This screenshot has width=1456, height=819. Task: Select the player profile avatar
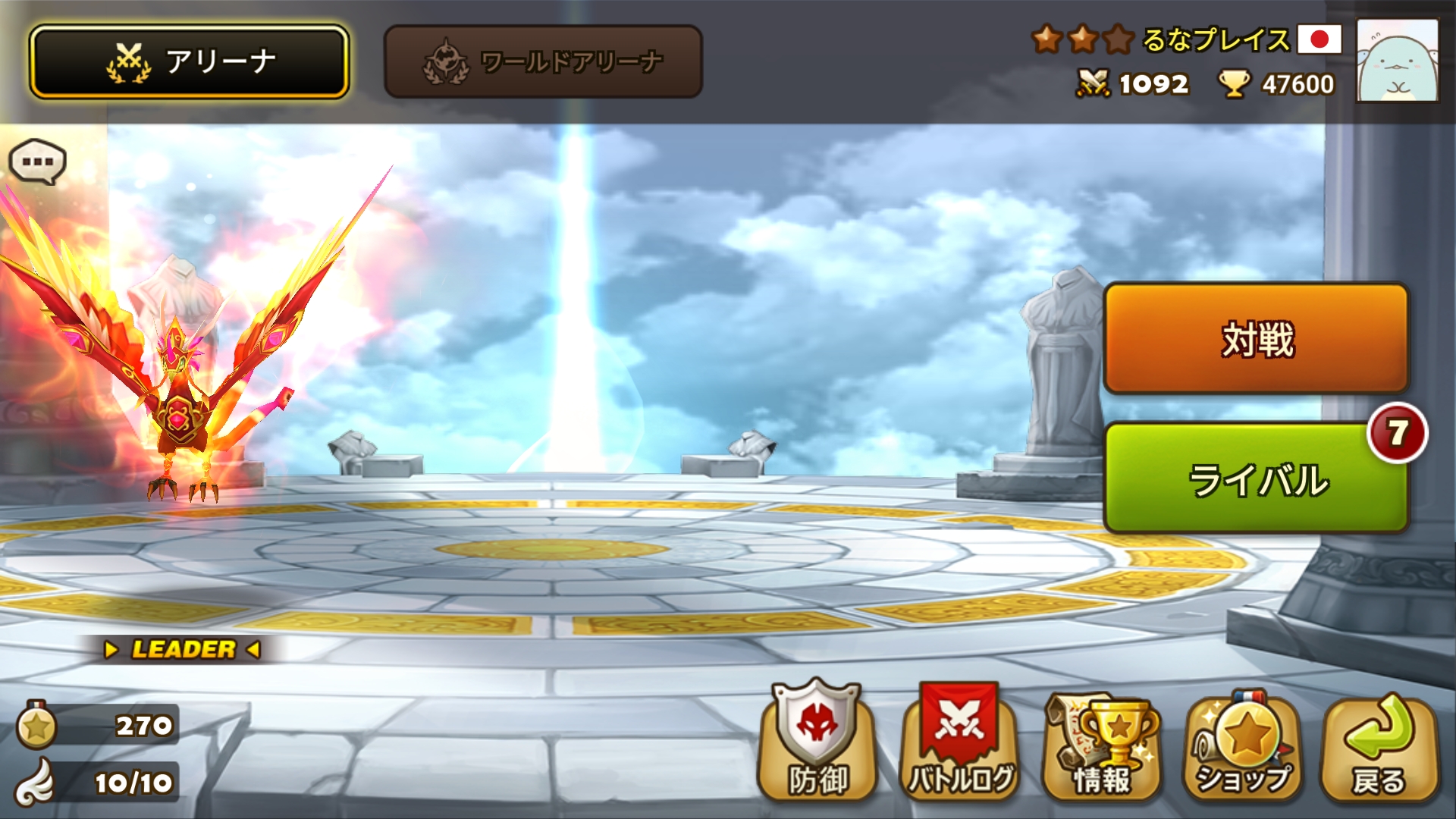tap(1397, 61)
